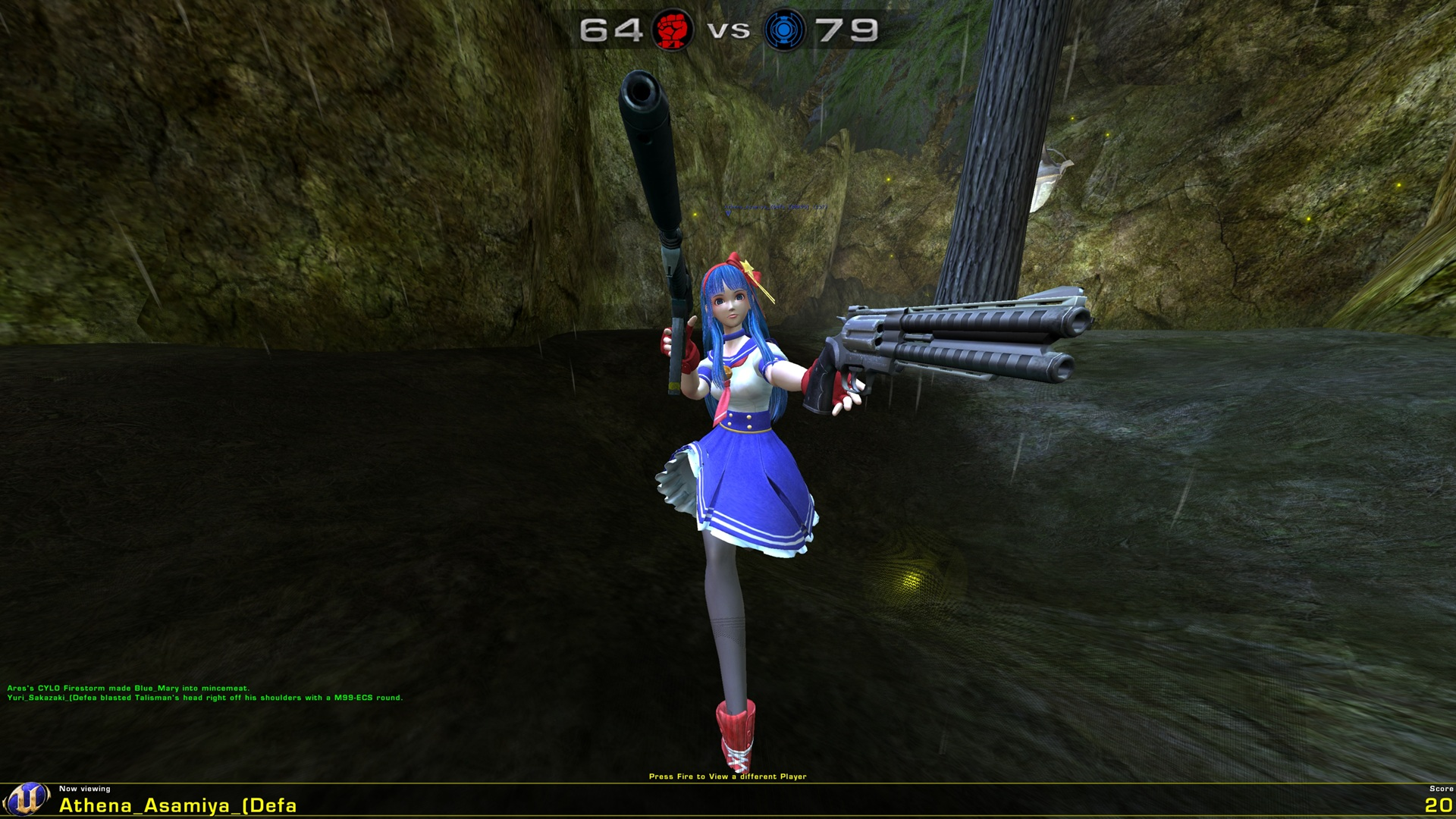This screenshot has width=1456, height=819.
Task: Click the Score value 20
Action: coord(1439,806)
